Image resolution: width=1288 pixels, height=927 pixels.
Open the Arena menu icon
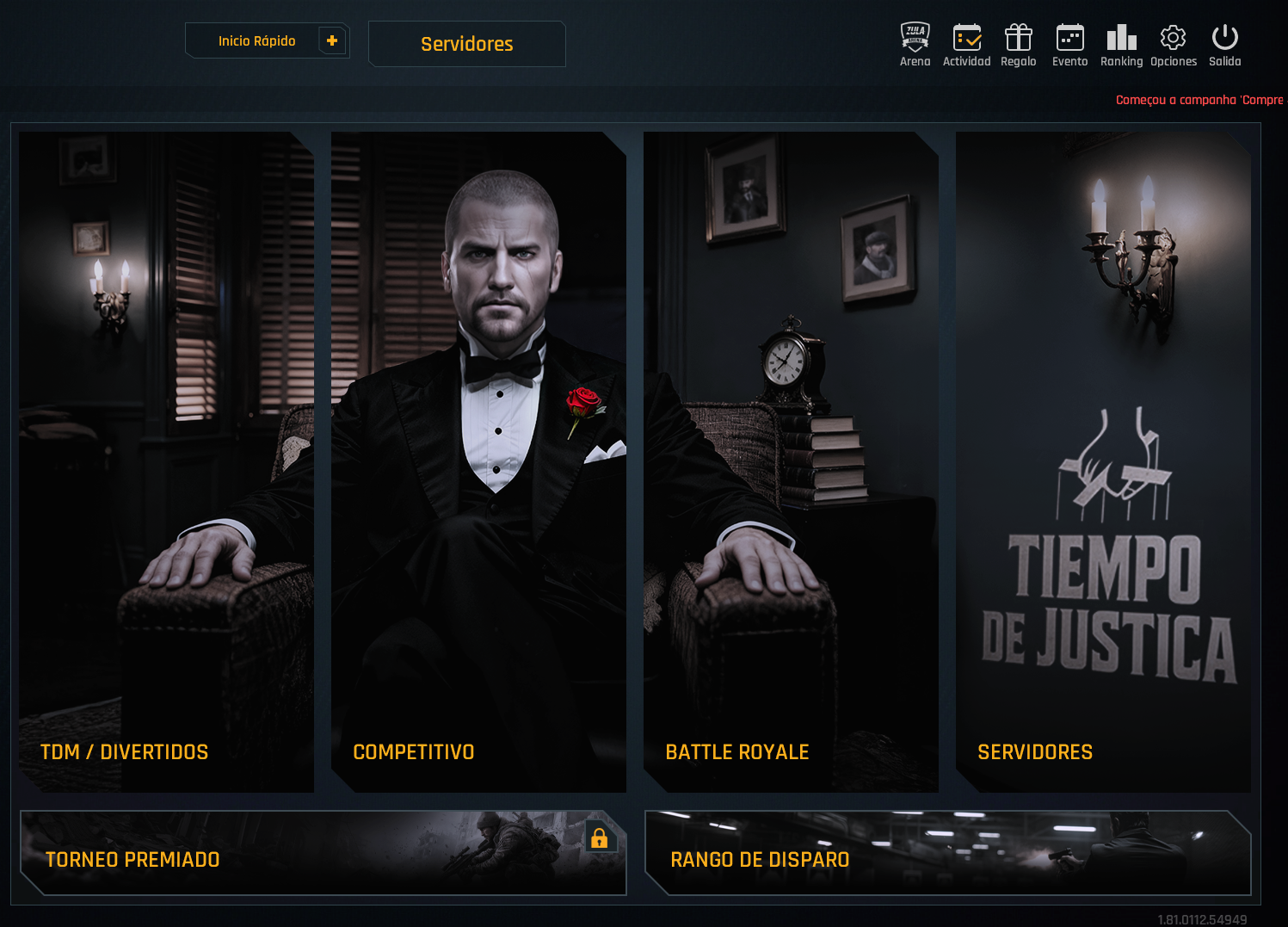coord(915,45)
